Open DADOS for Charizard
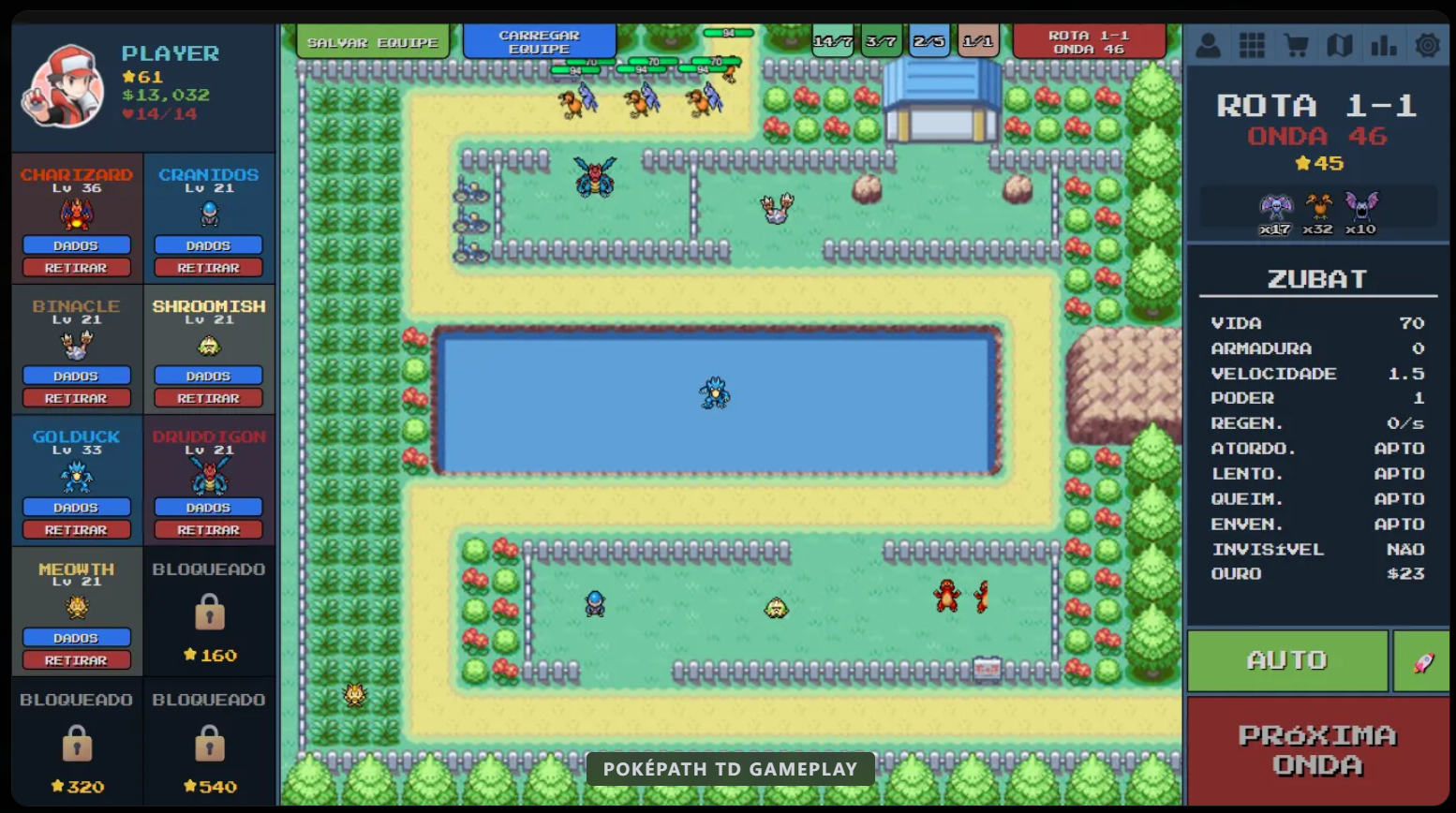 coord(77,244)
